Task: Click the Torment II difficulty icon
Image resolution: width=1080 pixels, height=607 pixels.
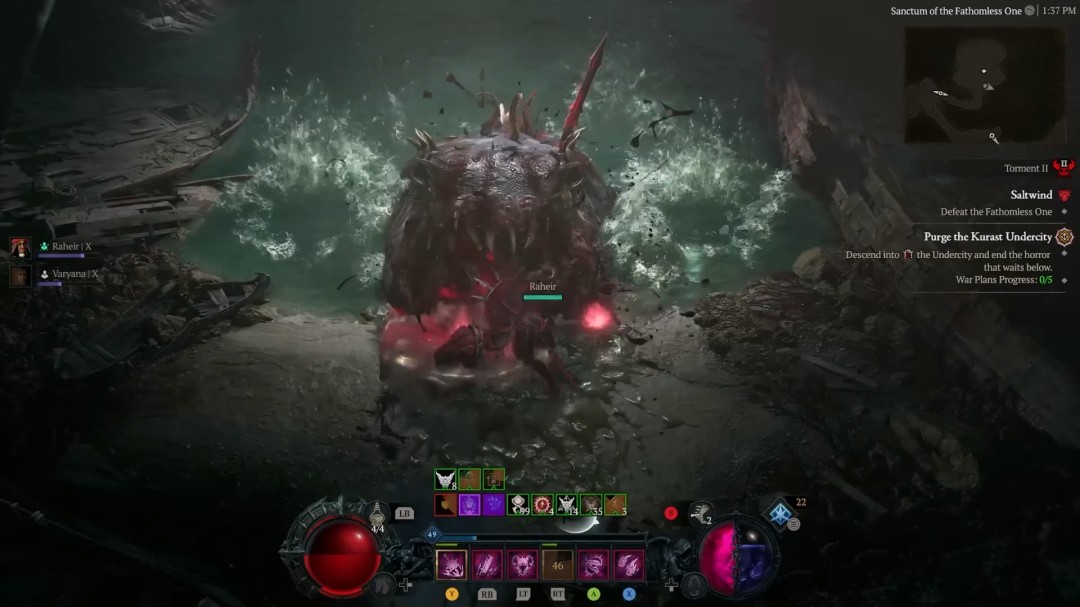Action: [1062, 168]
